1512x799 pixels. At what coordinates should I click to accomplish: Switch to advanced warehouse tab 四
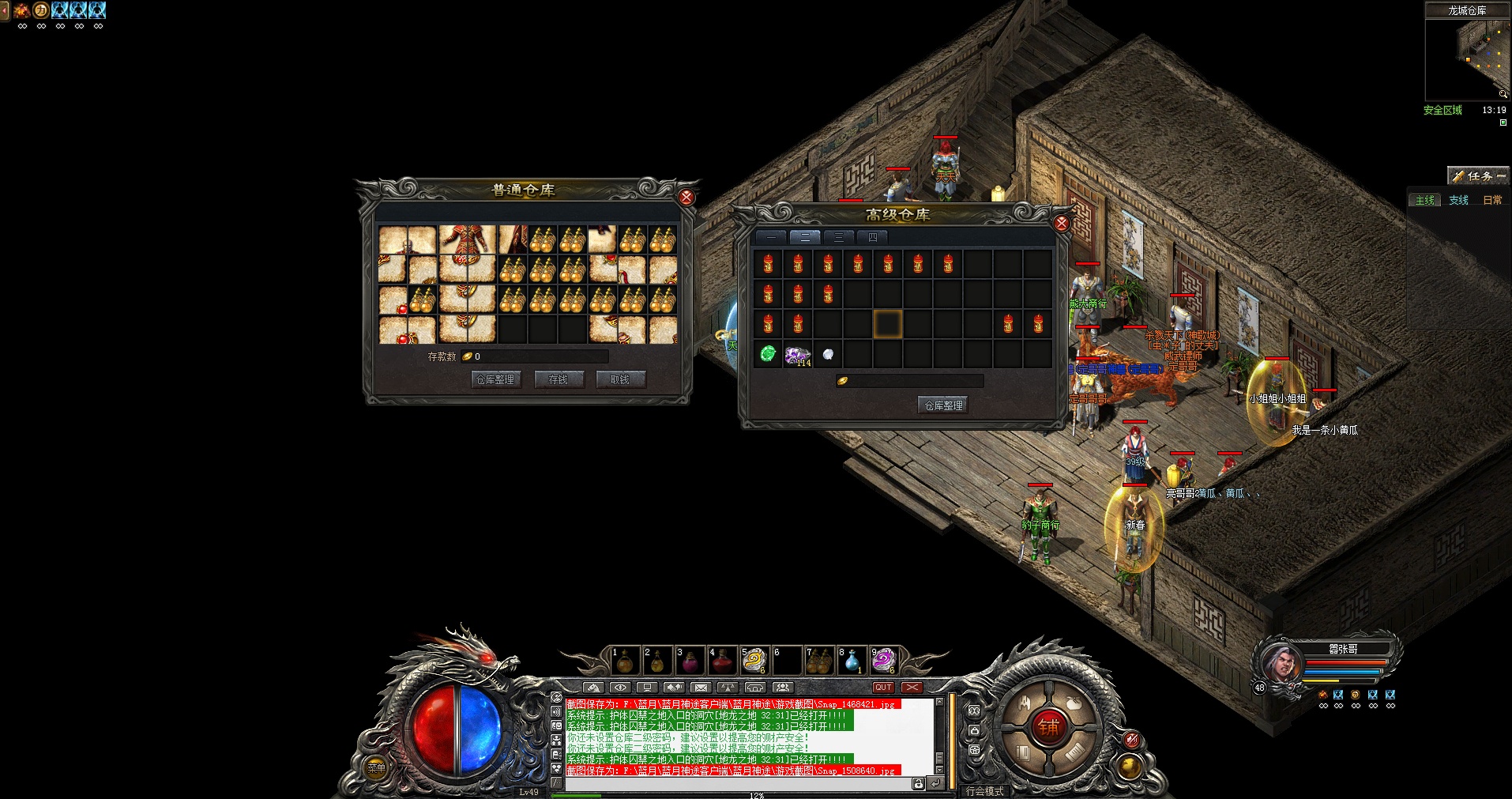(872, 237)
